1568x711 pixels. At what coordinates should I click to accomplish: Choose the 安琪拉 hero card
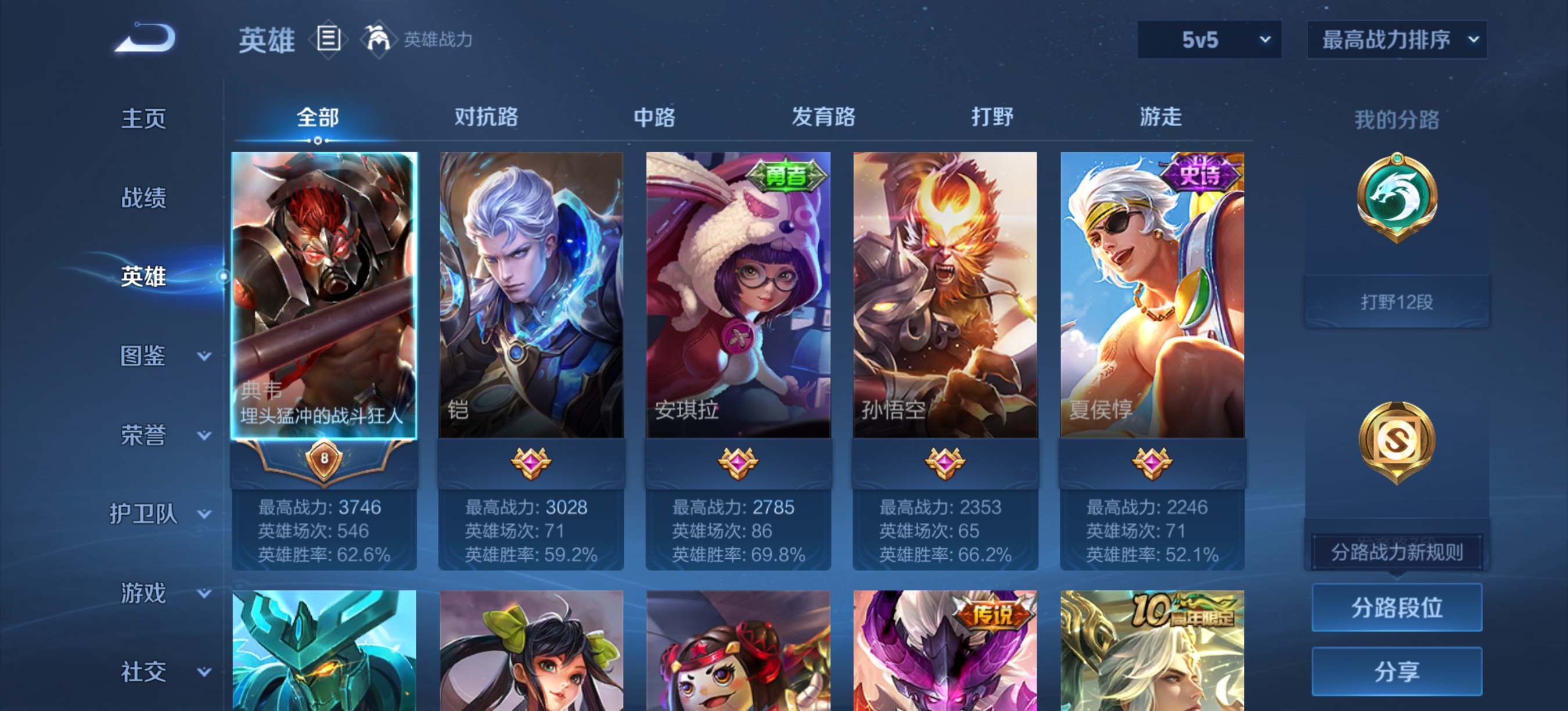[x=738, y=295]
